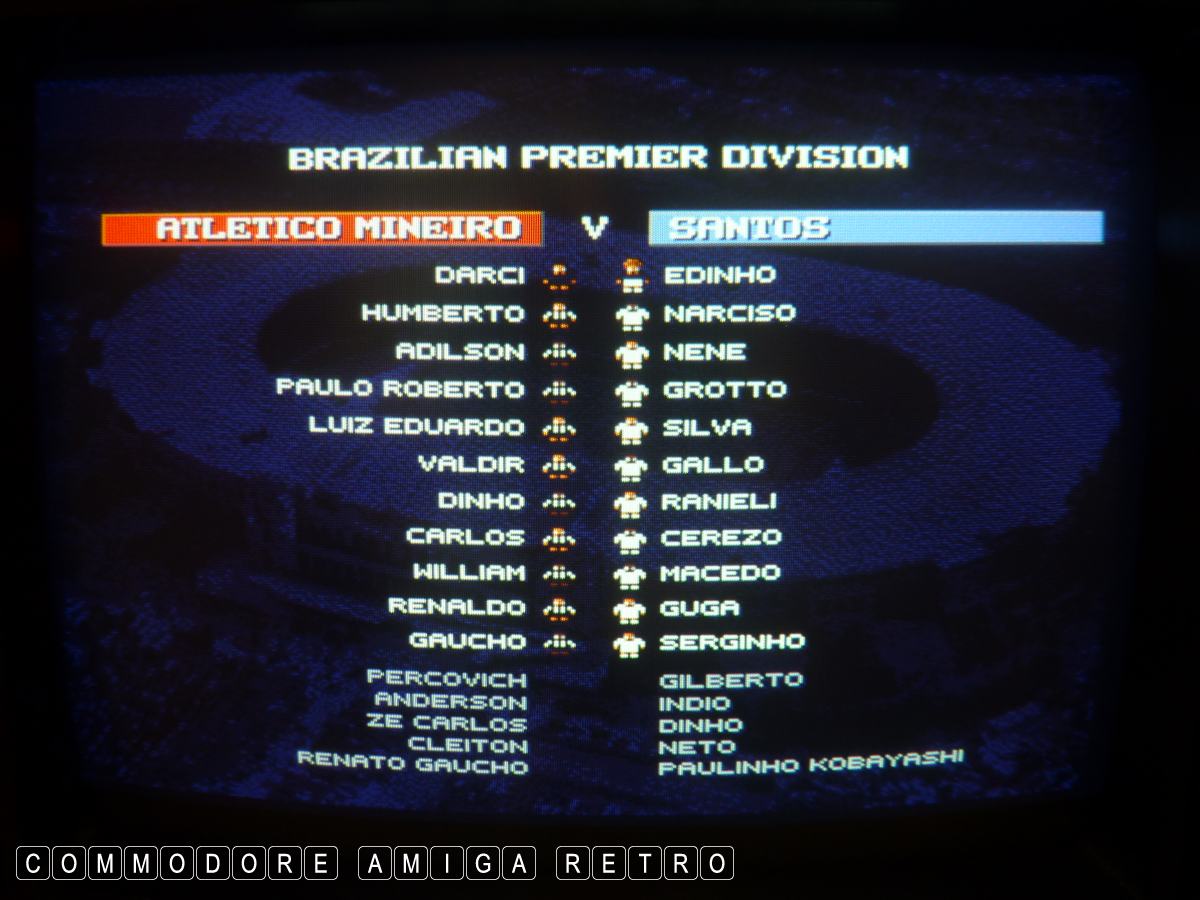Pick Grotto in the Santos lineup

[x=724, y=389]
